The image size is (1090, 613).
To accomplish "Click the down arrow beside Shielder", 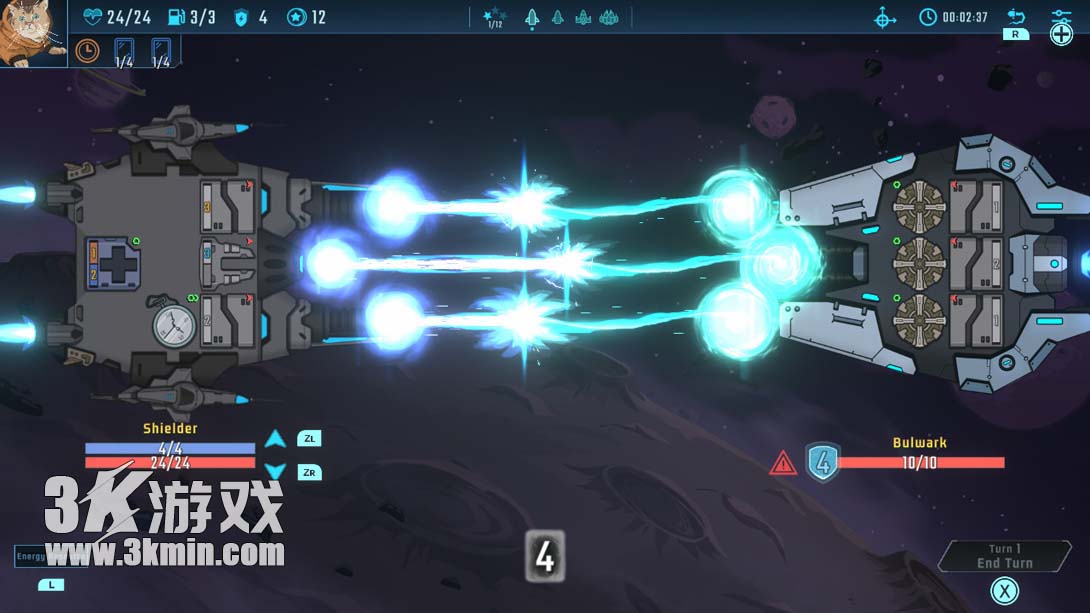I will coord(275,471).
